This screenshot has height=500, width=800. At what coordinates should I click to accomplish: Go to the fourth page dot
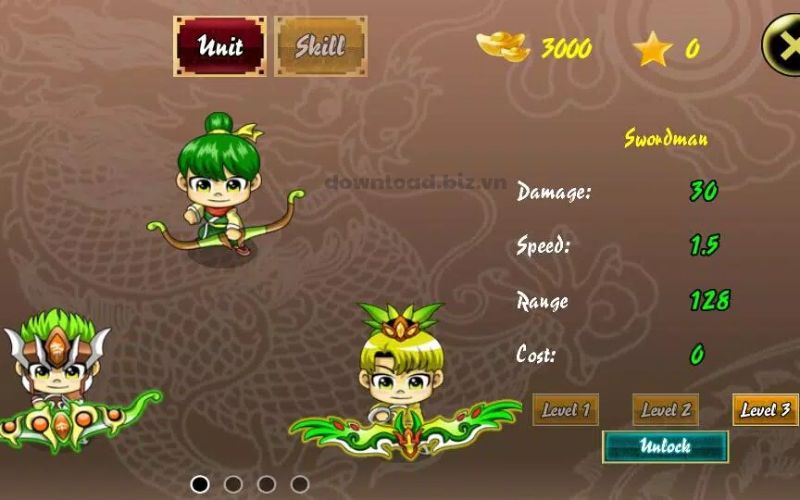tap(299, 484)
